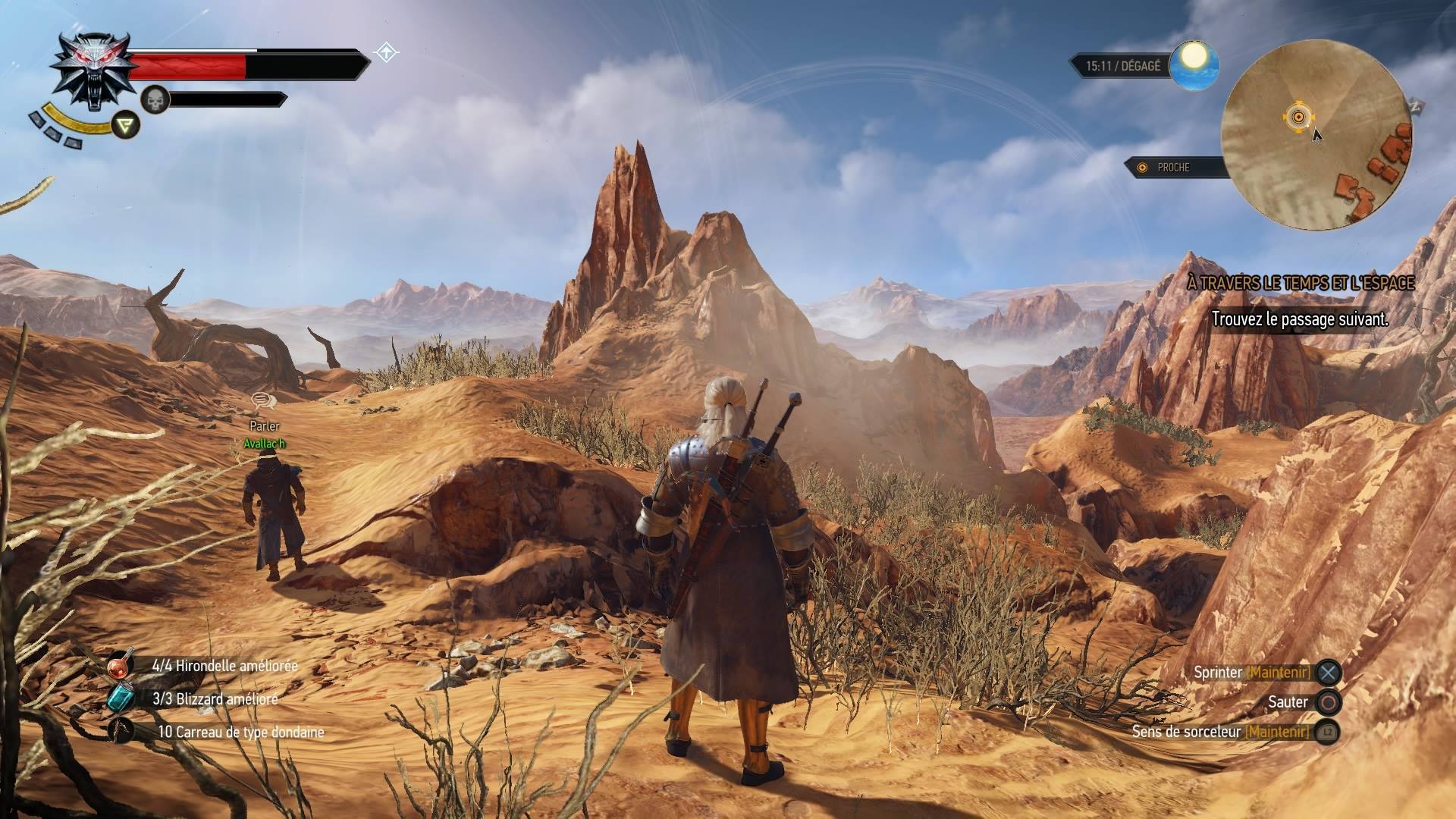The image size is (1456, 819).
Task: Click the skull toxicity icon
Action: tap(155, 99)
